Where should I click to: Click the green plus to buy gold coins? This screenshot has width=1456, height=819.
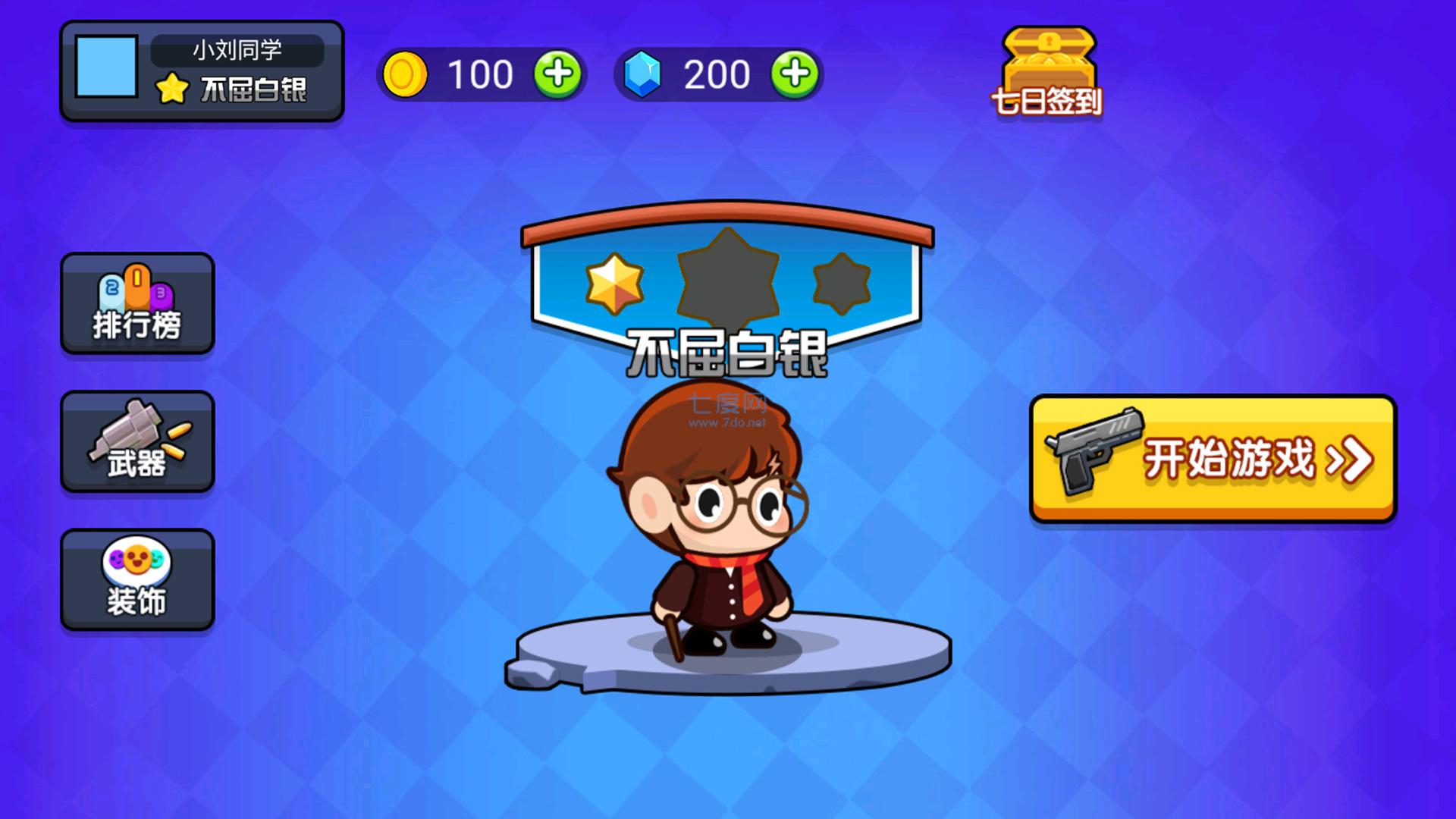tap(559, 76)
